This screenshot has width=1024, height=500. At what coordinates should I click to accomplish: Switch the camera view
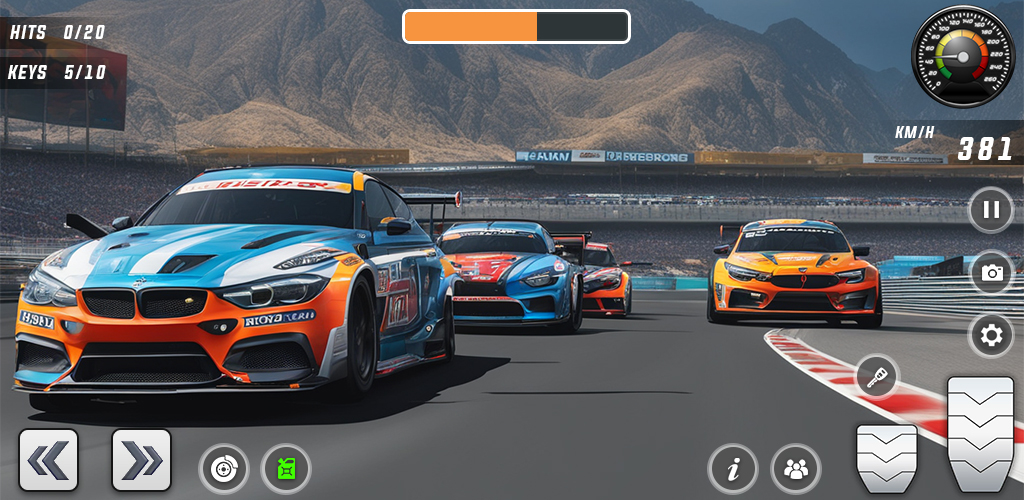tap(991, 272)
